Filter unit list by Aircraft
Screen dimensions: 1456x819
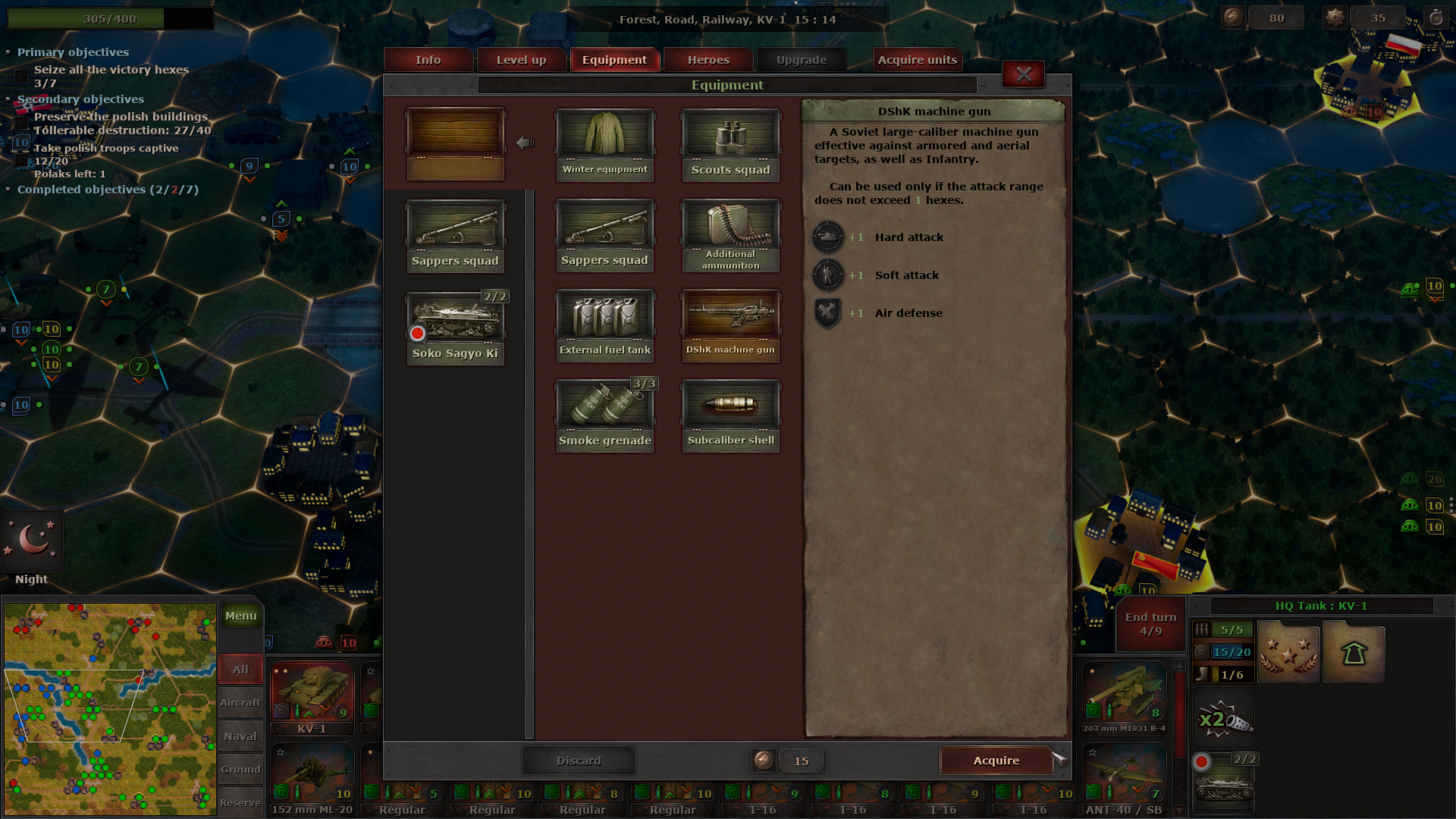point(240,702)
